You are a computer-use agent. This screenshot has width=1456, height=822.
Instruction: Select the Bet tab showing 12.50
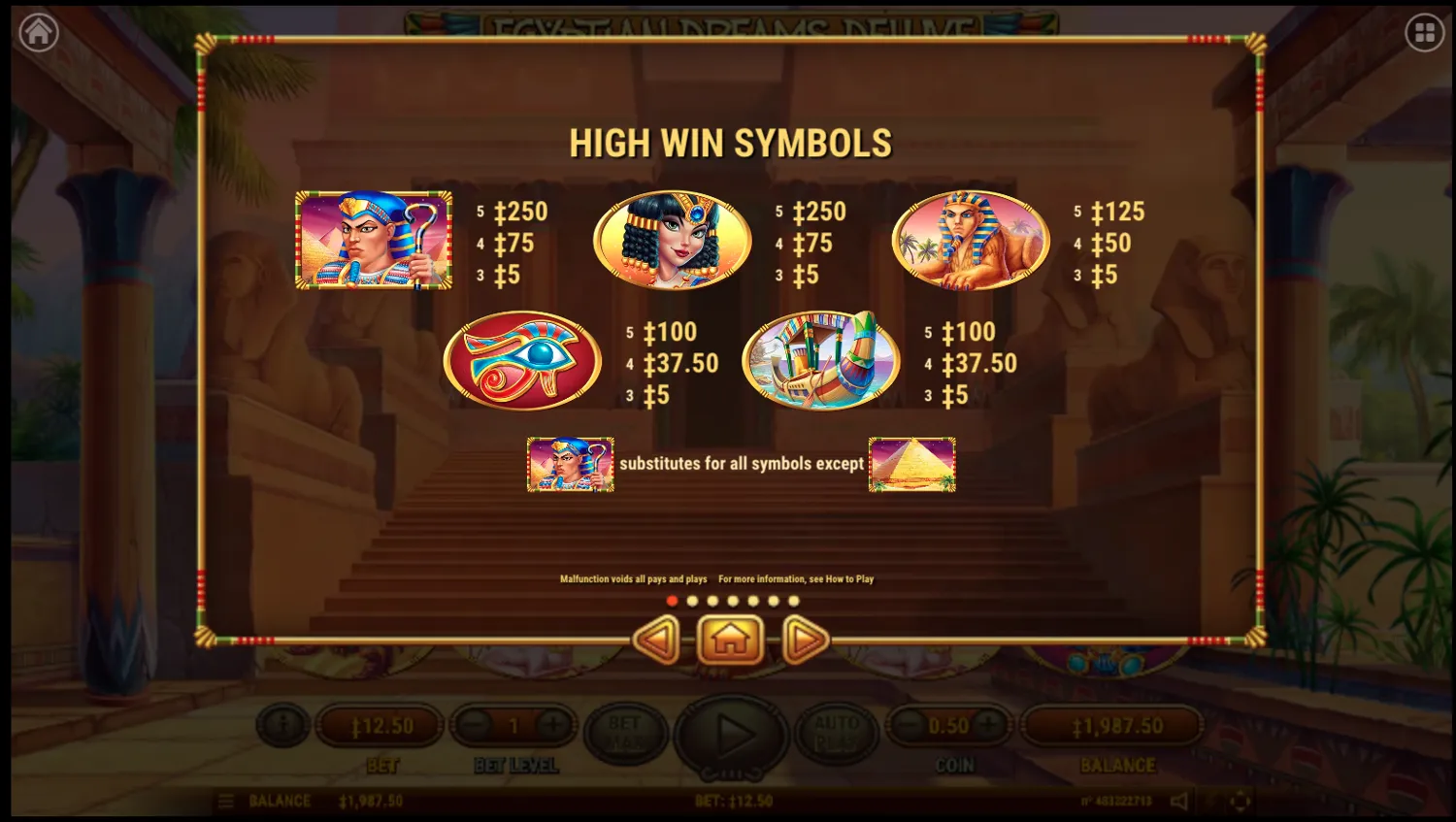click(x=381, y=725)
